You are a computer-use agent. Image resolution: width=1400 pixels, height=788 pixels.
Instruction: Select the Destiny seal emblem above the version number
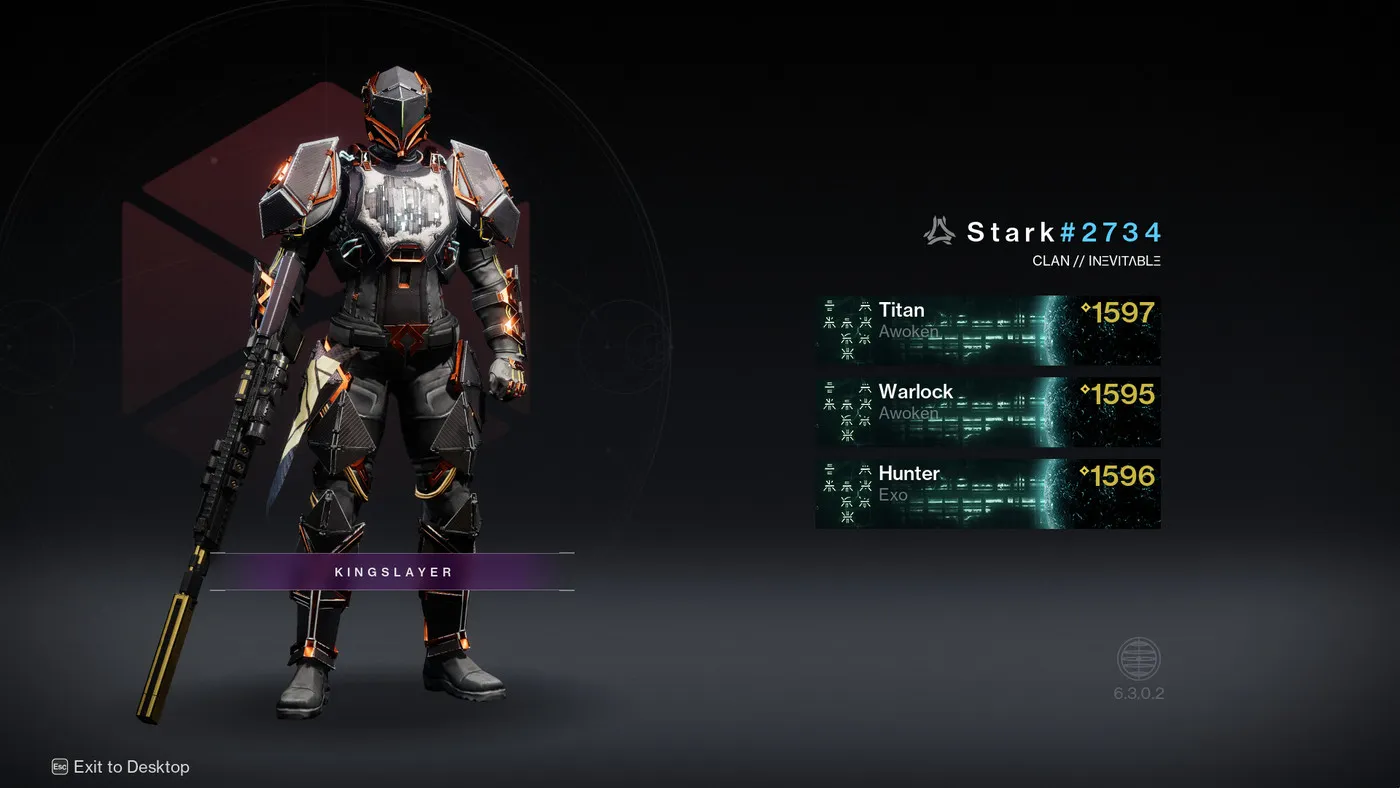click(x=1138, y=658)
